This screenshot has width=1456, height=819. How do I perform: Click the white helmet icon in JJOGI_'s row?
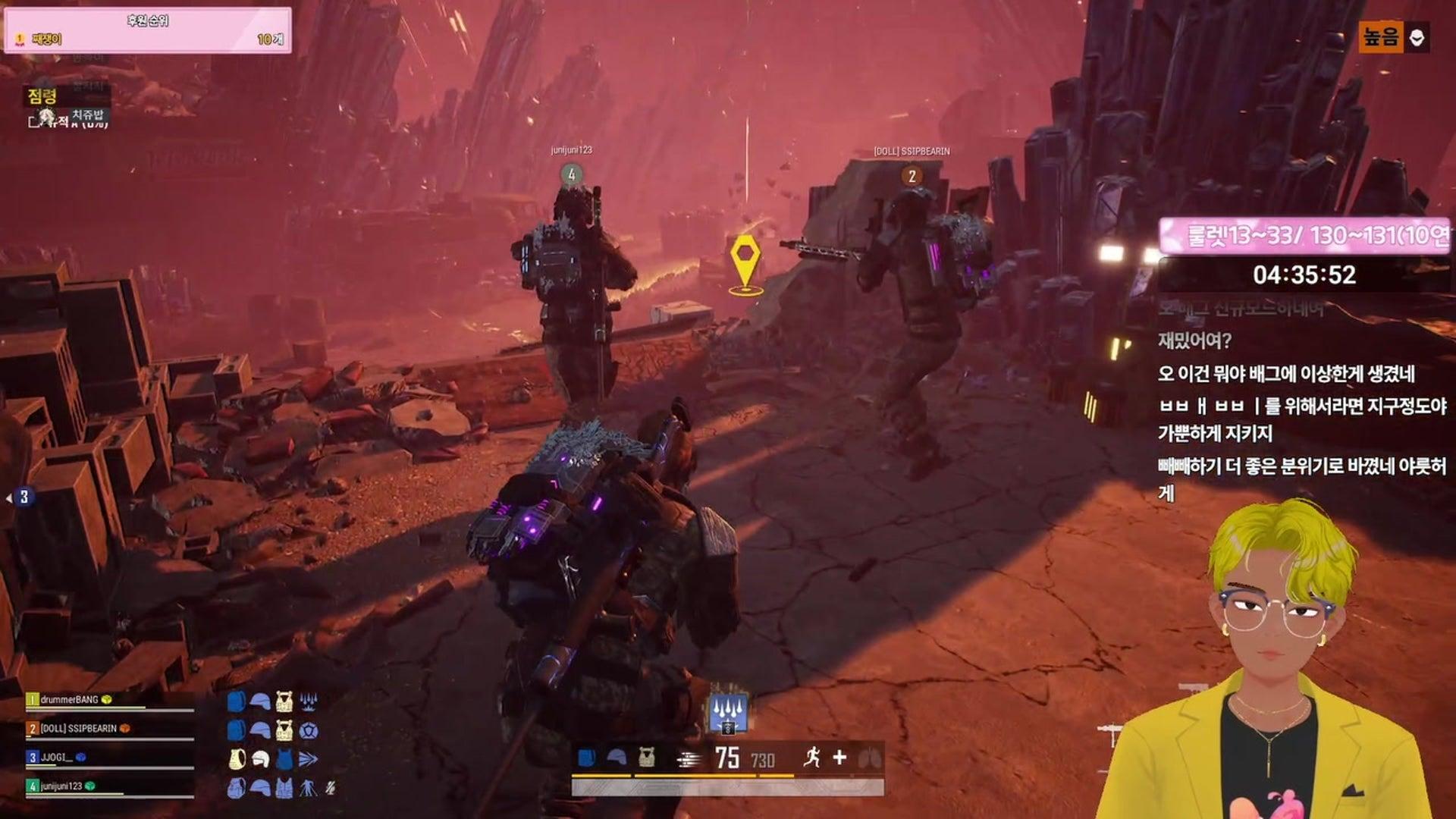click(260, 759)
